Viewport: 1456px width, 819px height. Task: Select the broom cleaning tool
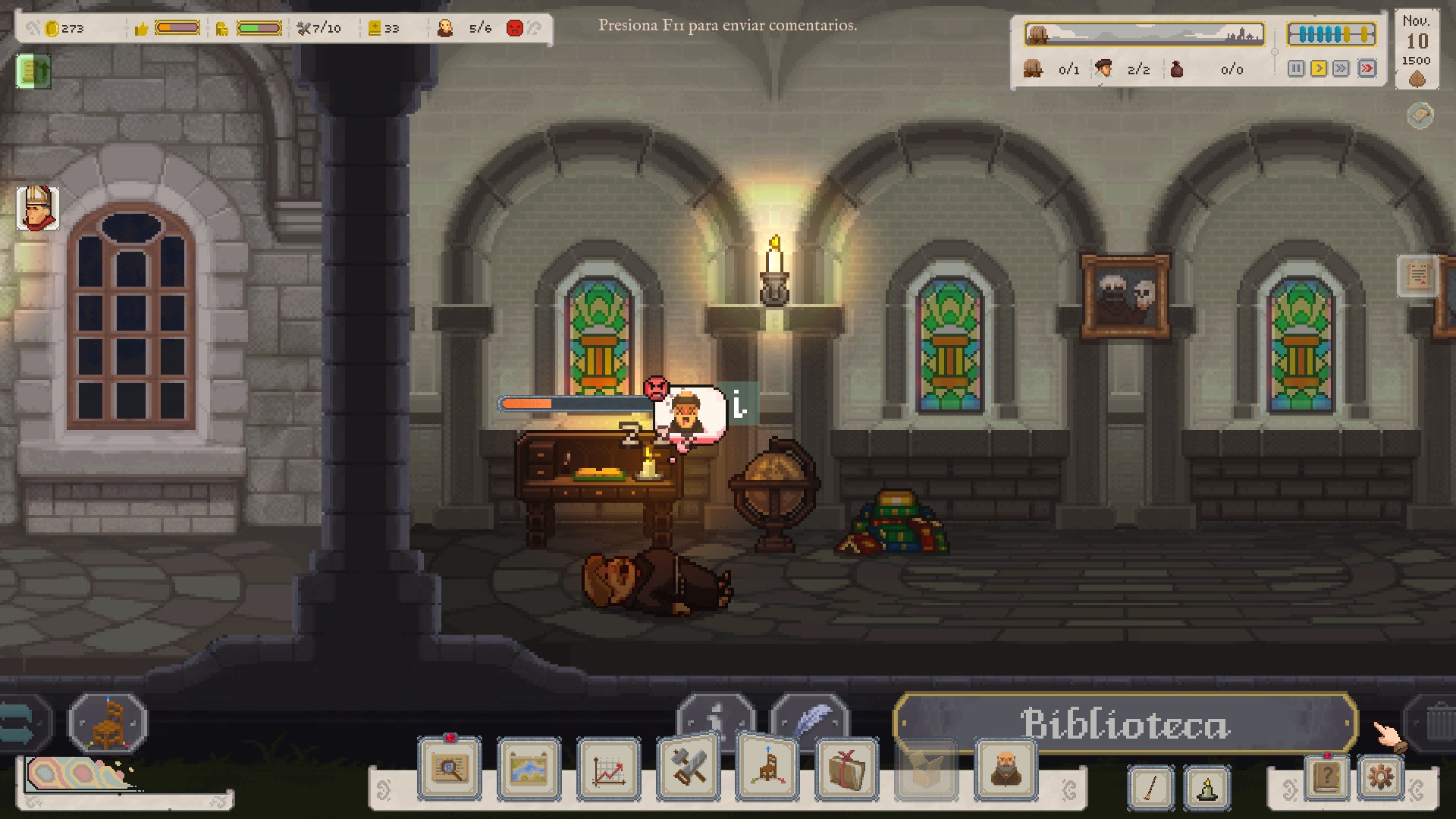click(1150, 787)
